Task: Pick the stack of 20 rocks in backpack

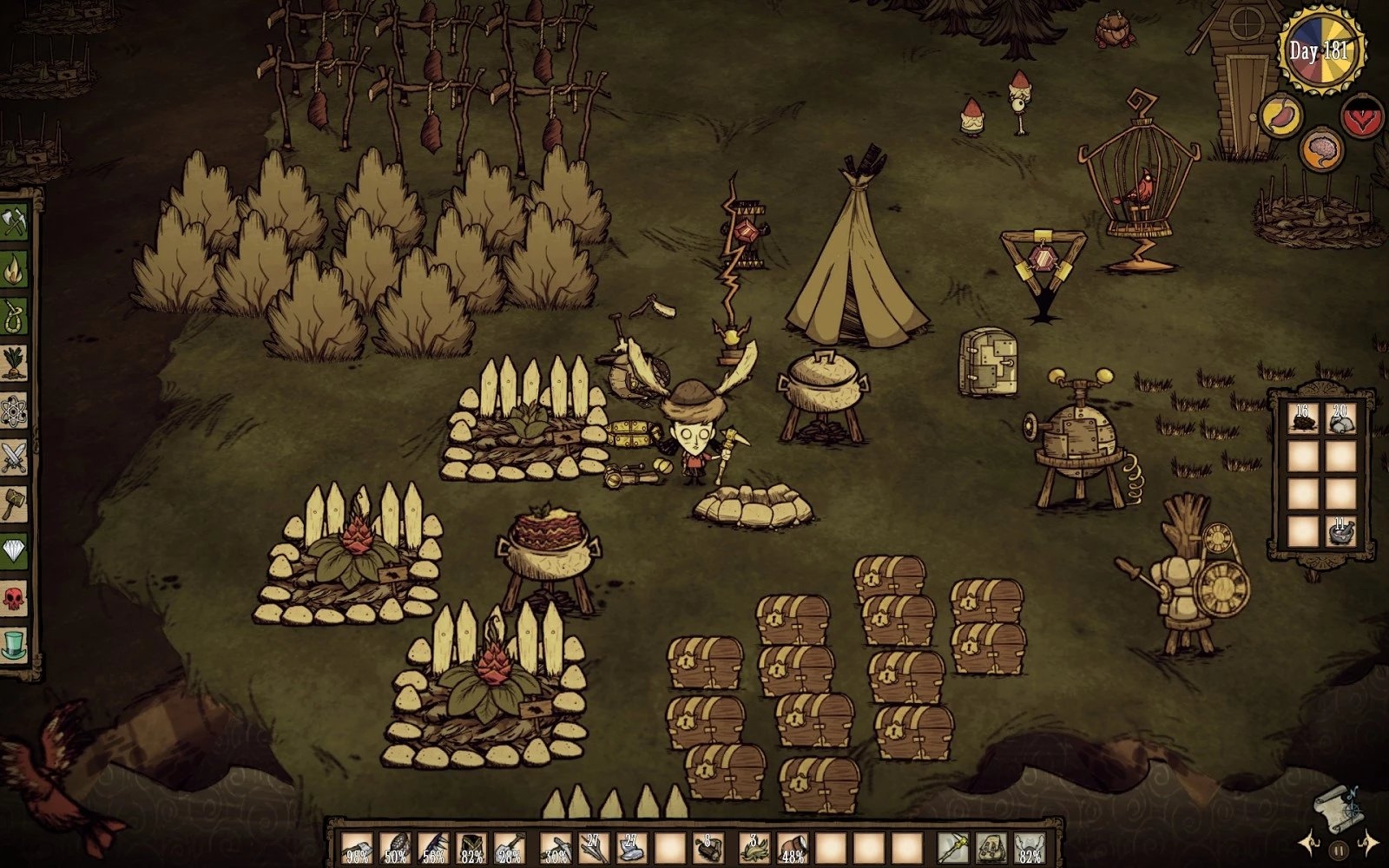Action: pyautogui.click(x=1341, y=418)
